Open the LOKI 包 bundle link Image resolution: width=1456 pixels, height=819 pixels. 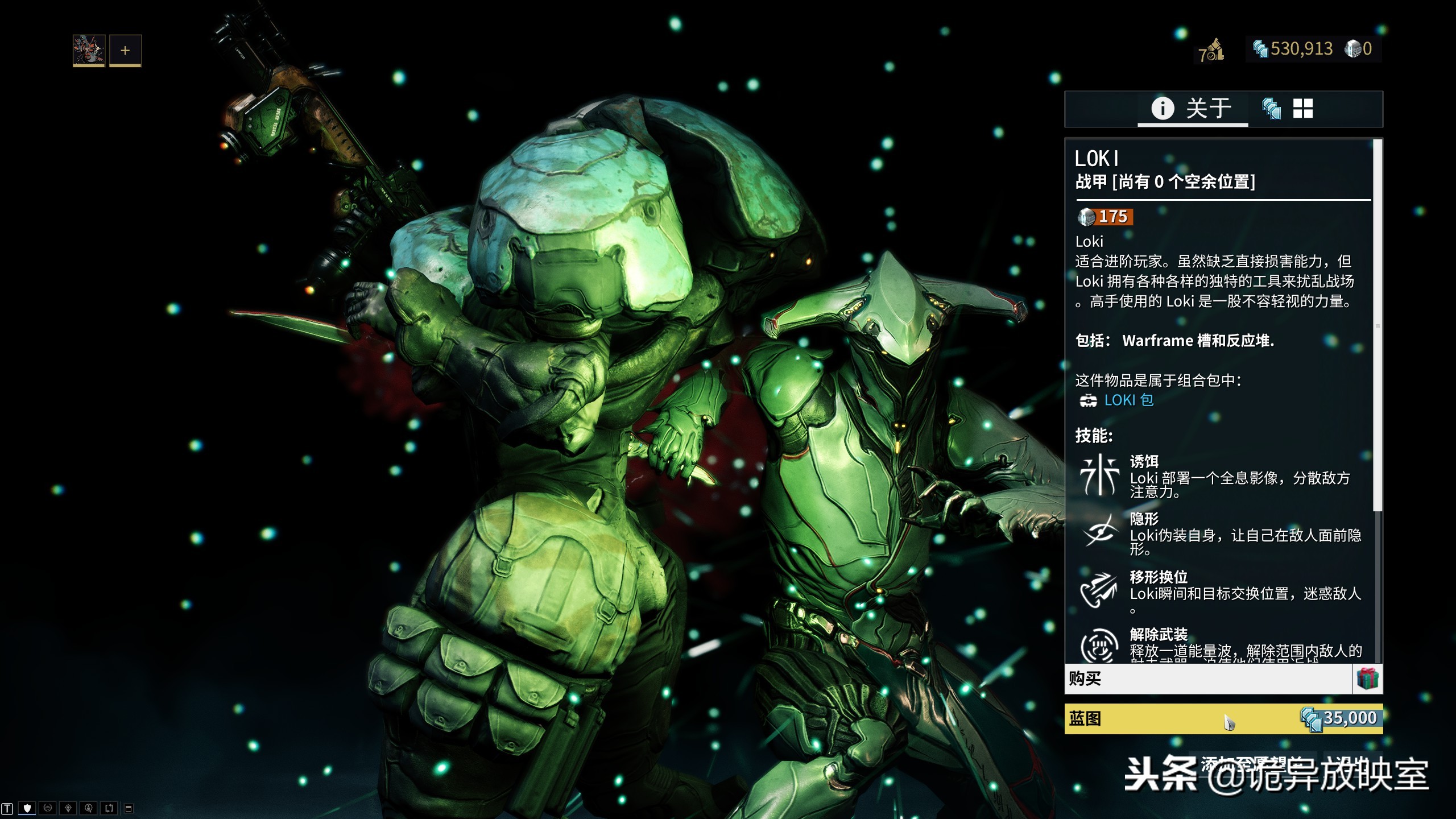1128,400
